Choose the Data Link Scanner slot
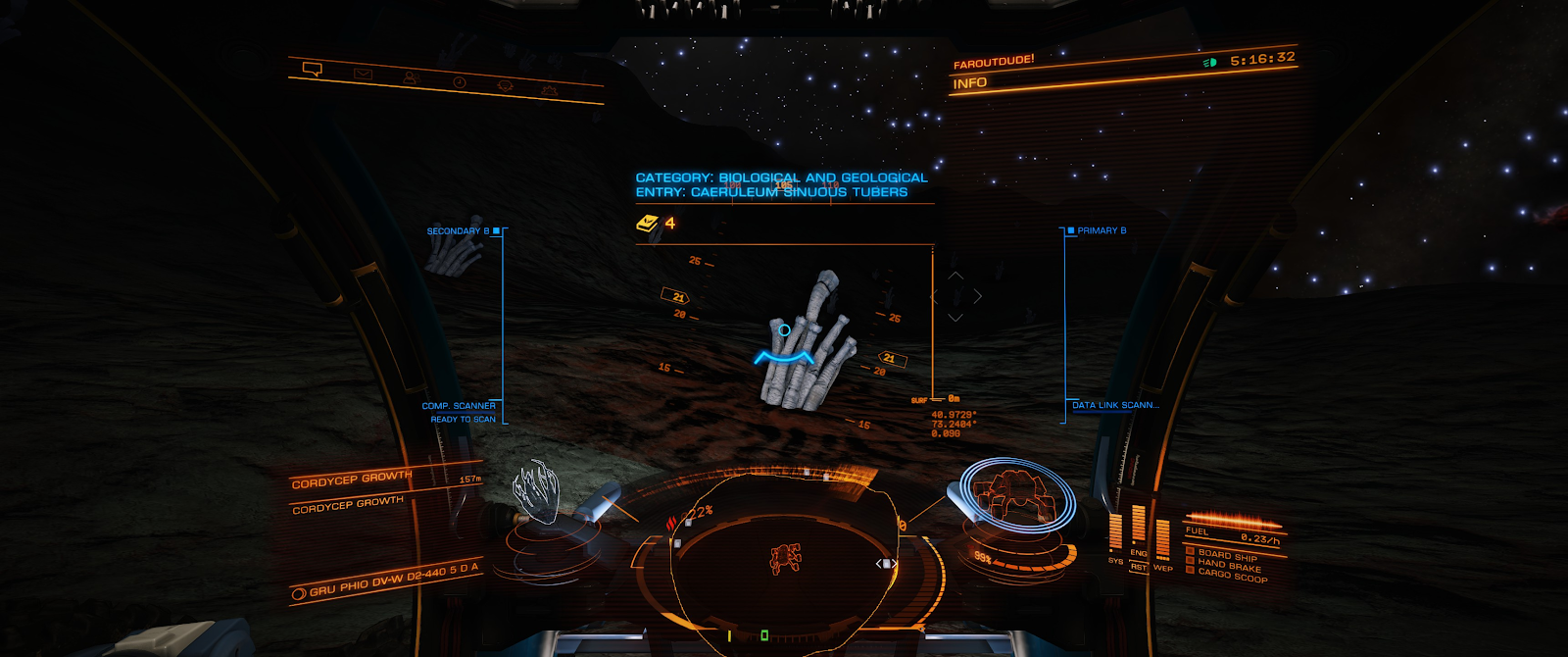This screenshot has height=657, width=1568. pyautogui.click(x=1115, y=405)
